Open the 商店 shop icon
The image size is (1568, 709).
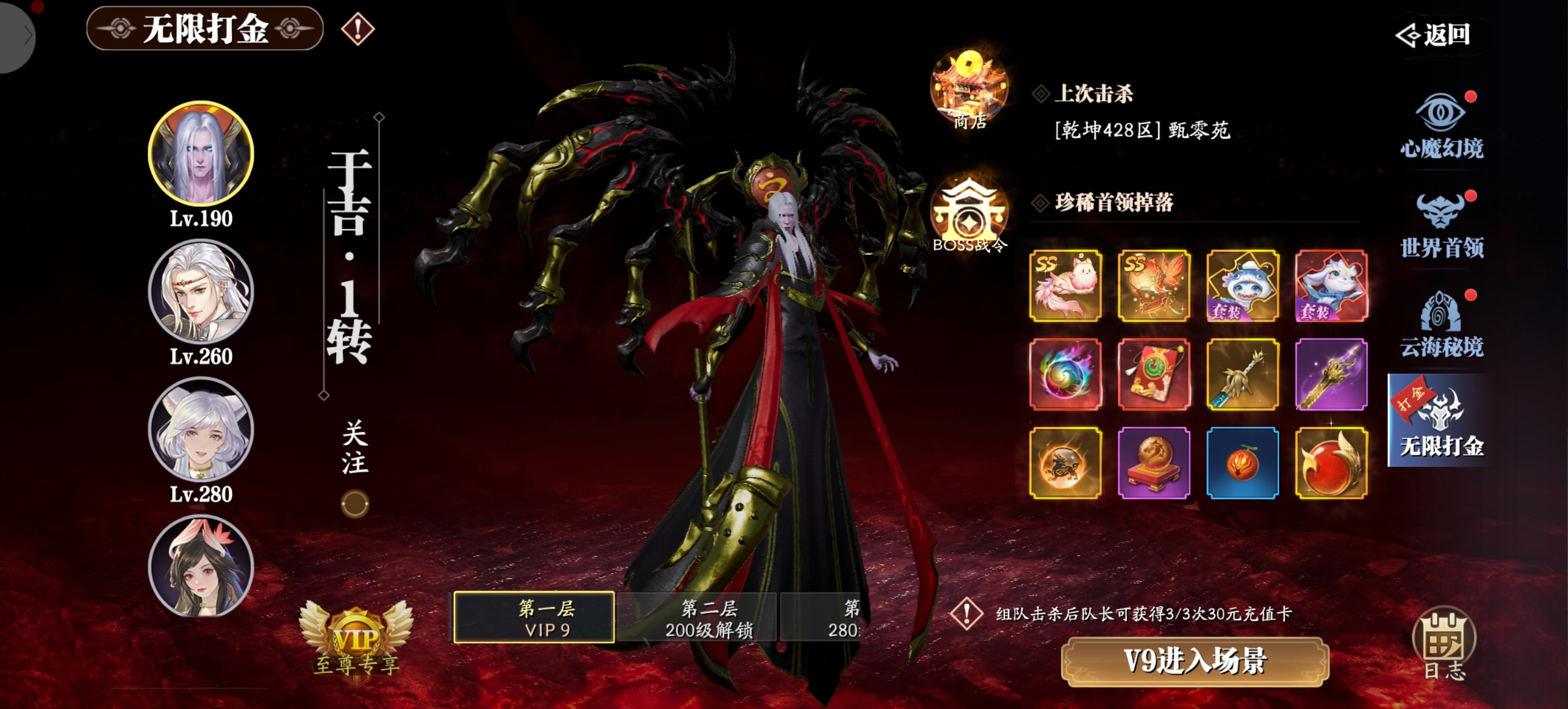[x=968, y=90]
